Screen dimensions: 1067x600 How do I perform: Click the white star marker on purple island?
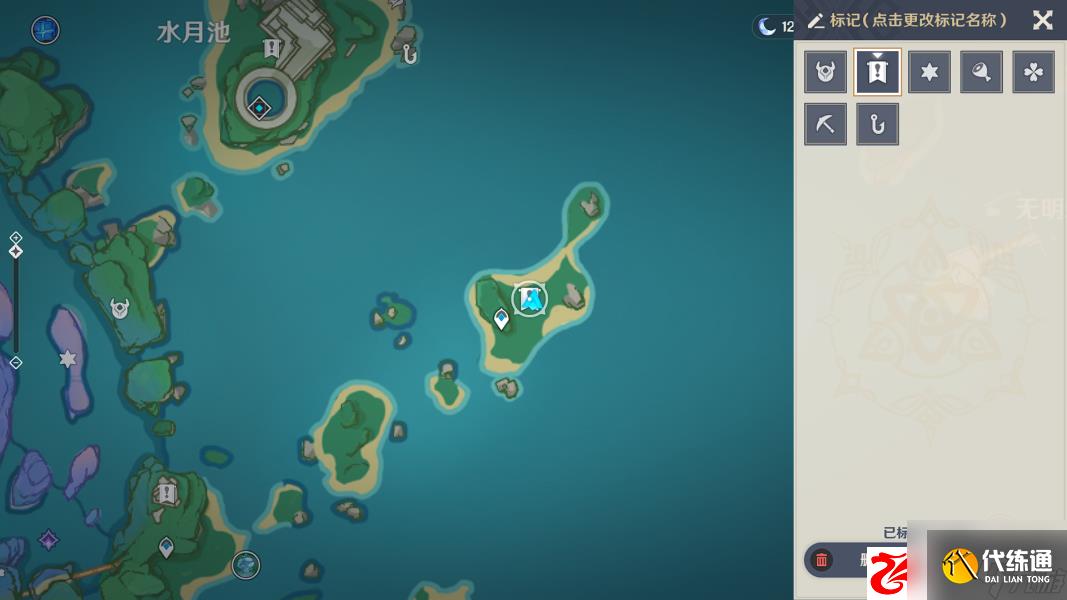68,358
